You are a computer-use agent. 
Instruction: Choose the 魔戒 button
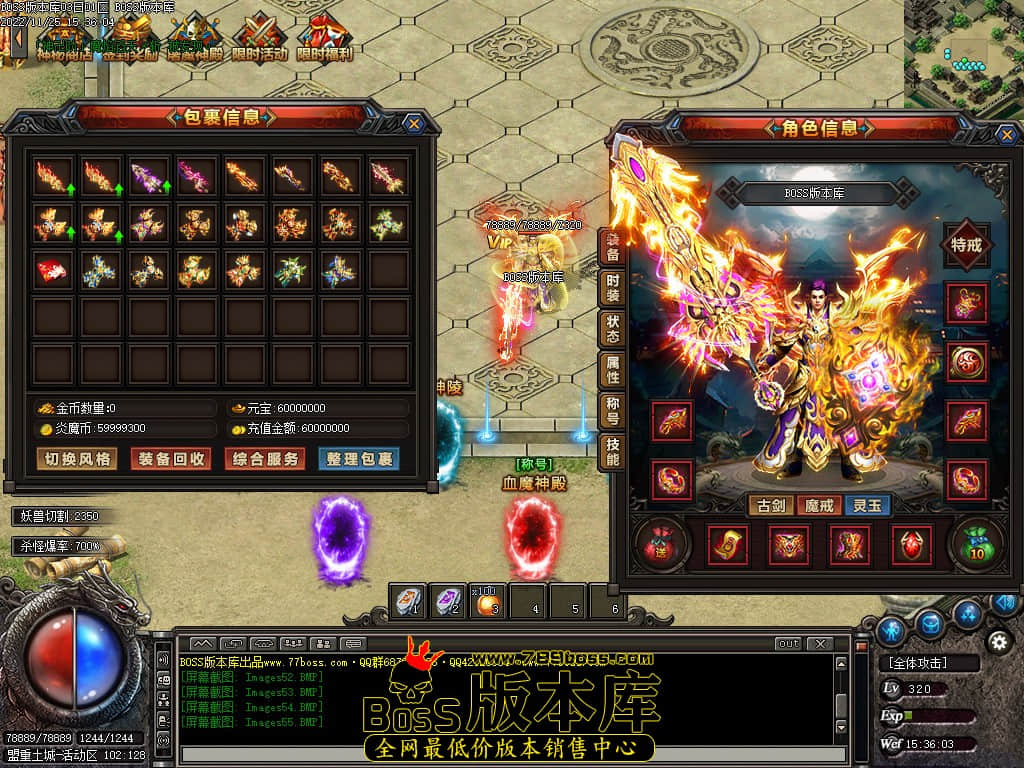click(819, 506)
